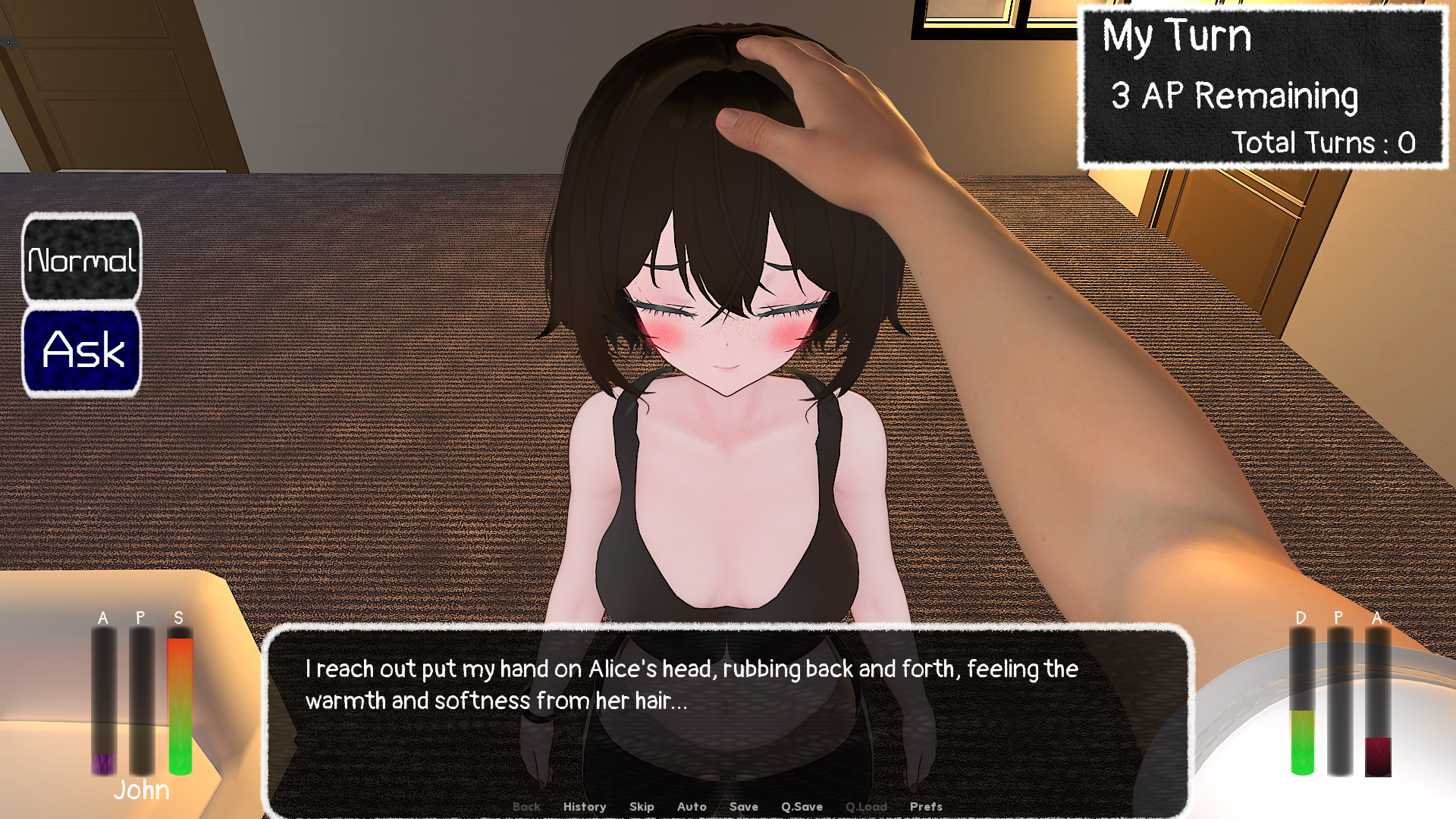
Task: Select the Normal action button
Action: [x=82, y=259]
